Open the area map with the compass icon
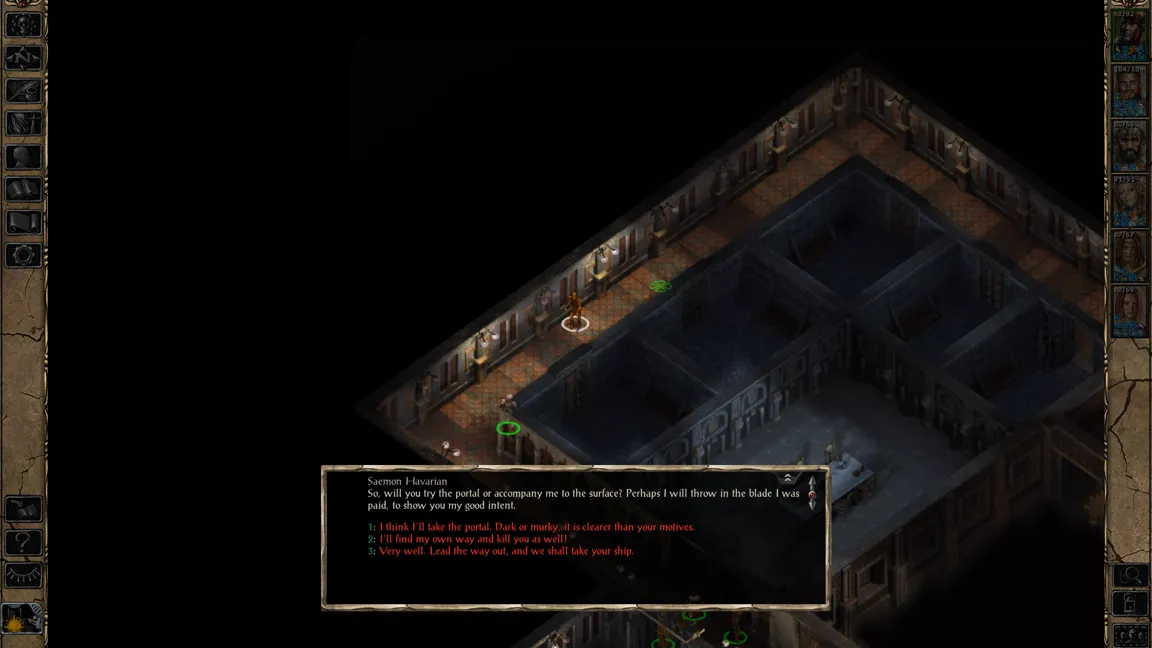Image resolution: width=1152 pixels, height=648 pixels. pos(23,58)
